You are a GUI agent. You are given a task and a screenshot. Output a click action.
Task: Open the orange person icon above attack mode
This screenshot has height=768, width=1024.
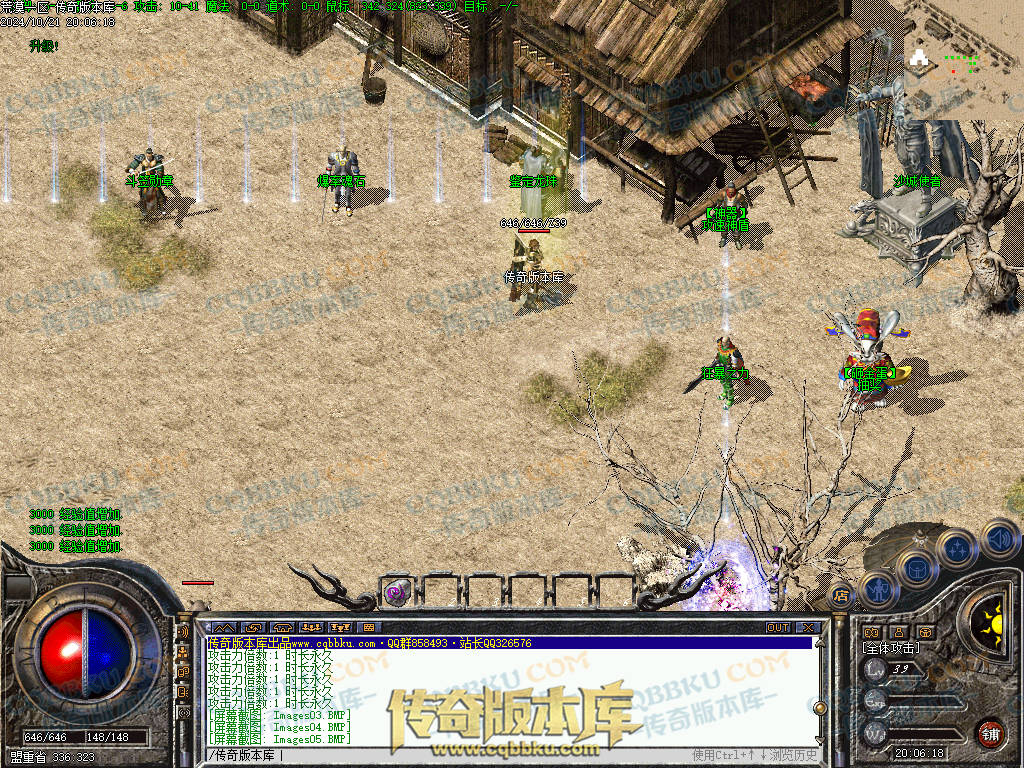coord(898,632)
